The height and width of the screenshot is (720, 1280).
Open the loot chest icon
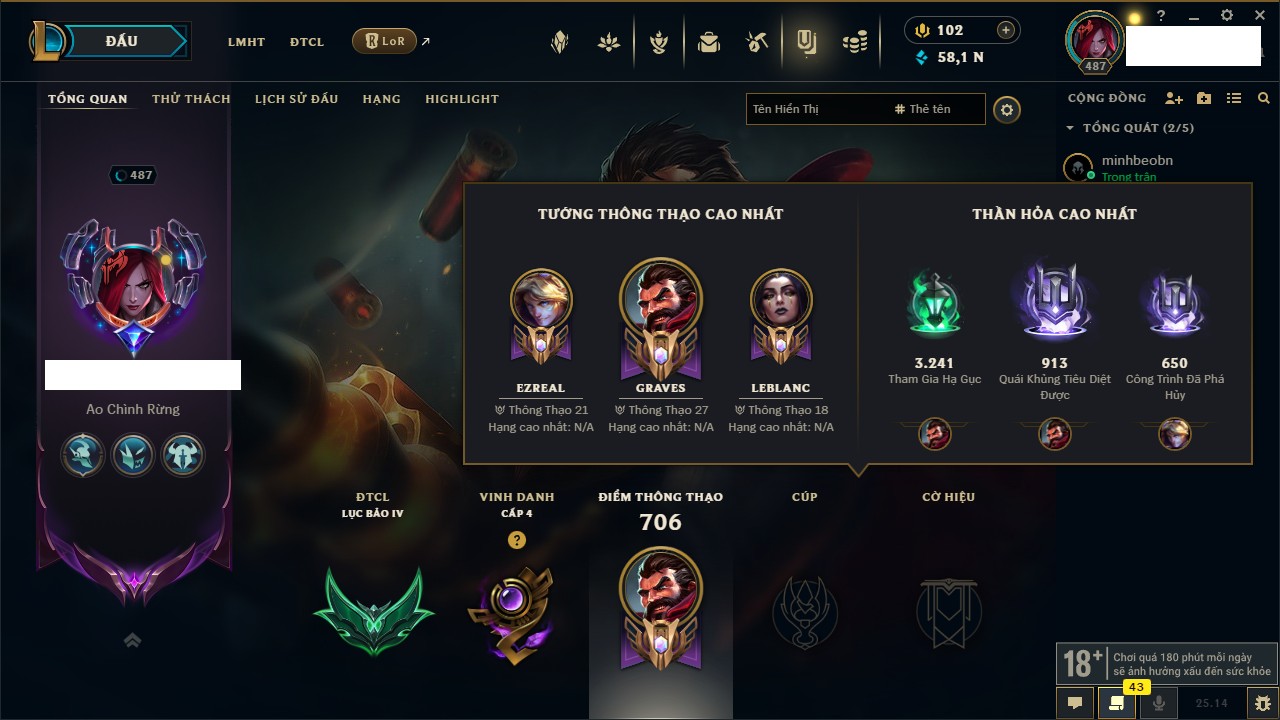pos(709,42)
